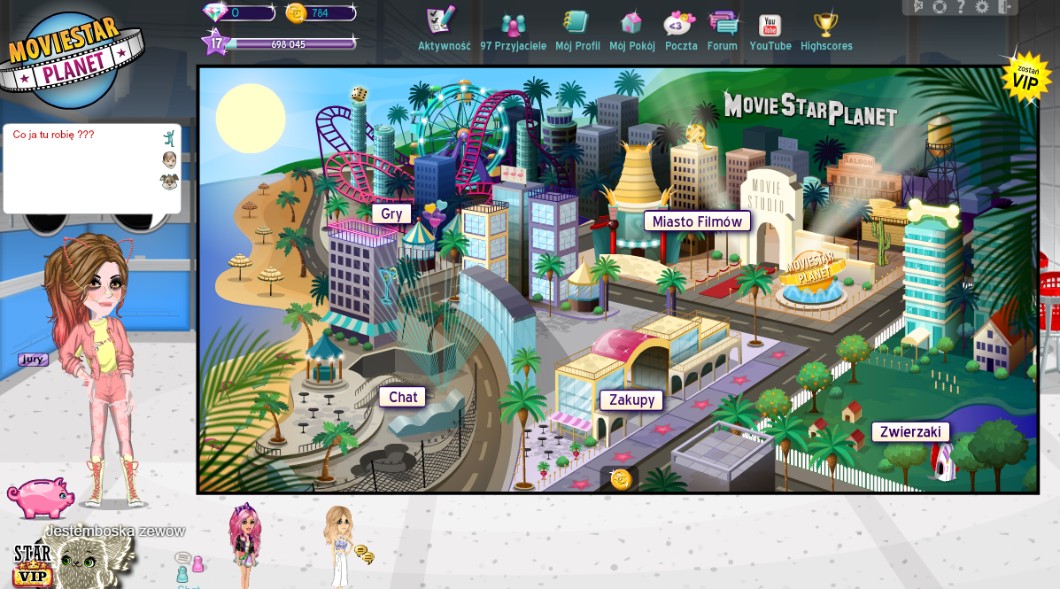Visit the Zwierzaki pets area

[910, 432]
